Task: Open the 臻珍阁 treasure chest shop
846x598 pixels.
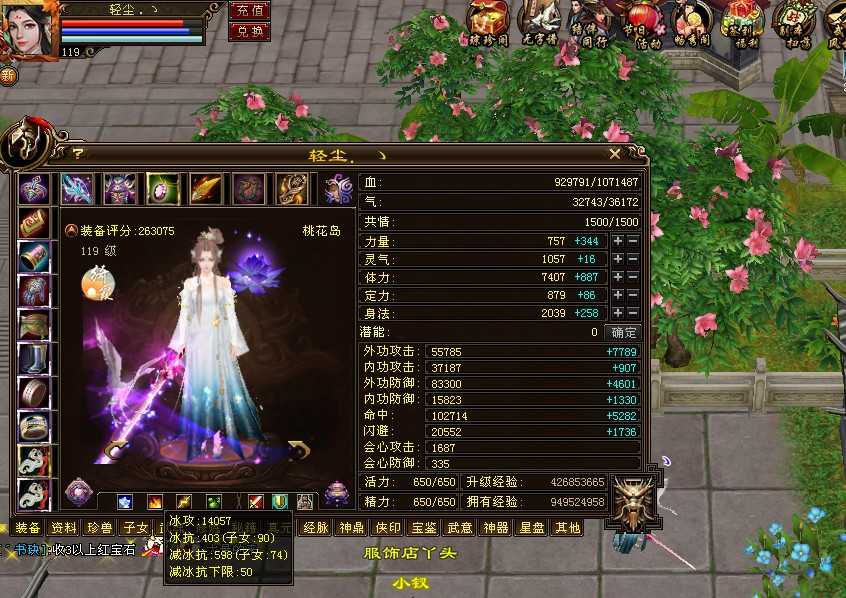Action: click(x=487, y=24)
